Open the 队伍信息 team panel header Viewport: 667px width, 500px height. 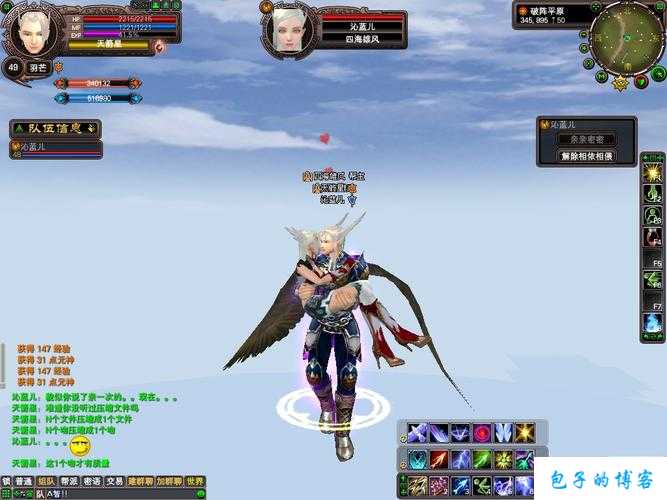(55, 128)
